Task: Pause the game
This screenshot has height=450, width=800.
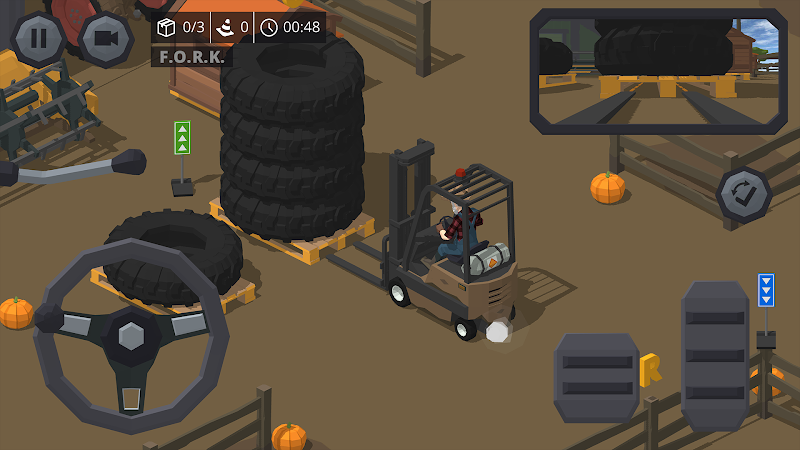Action: (x=39, y=37)
